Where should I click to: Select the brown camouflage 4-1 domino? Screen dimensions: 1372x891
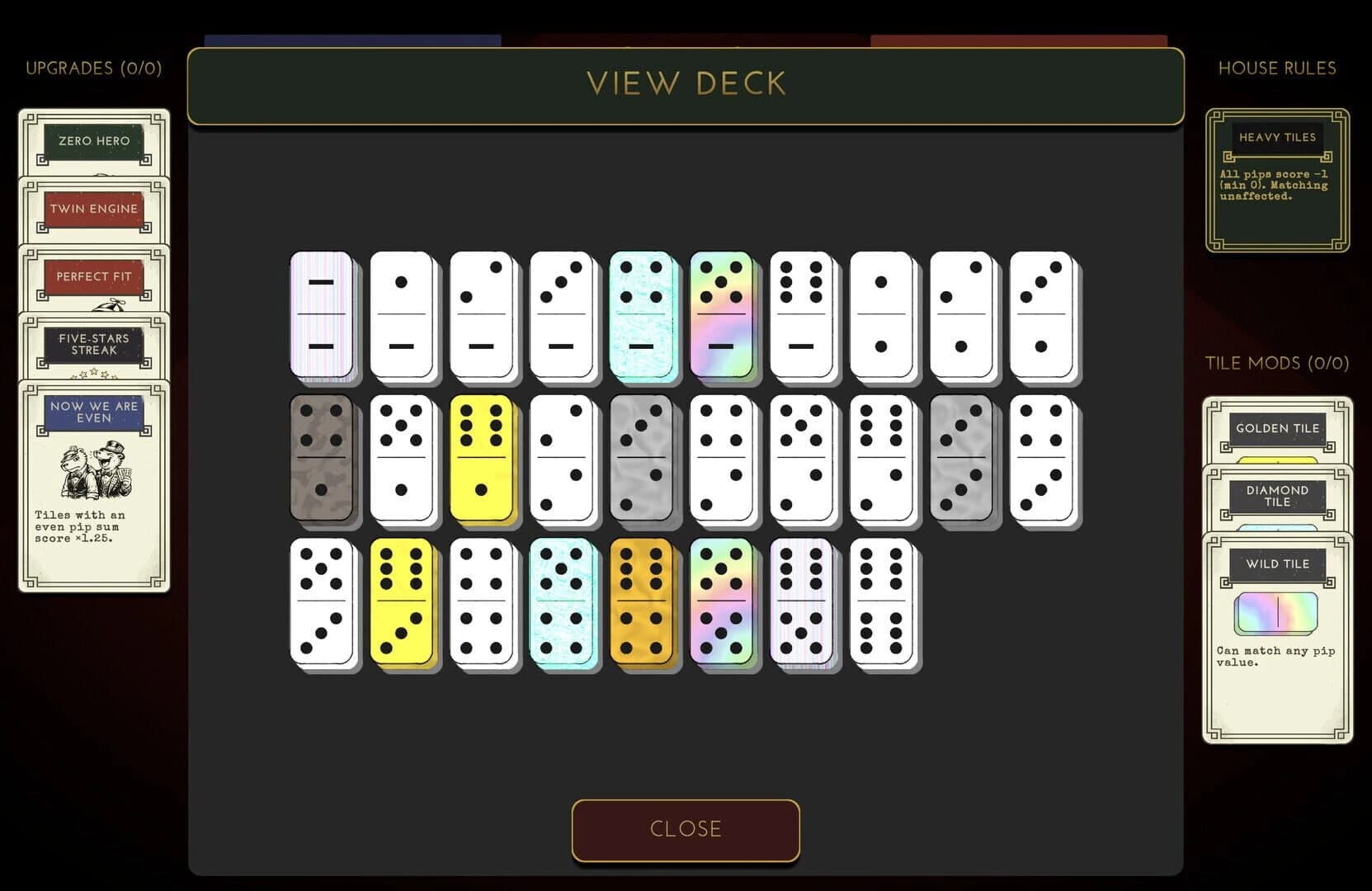323,458
